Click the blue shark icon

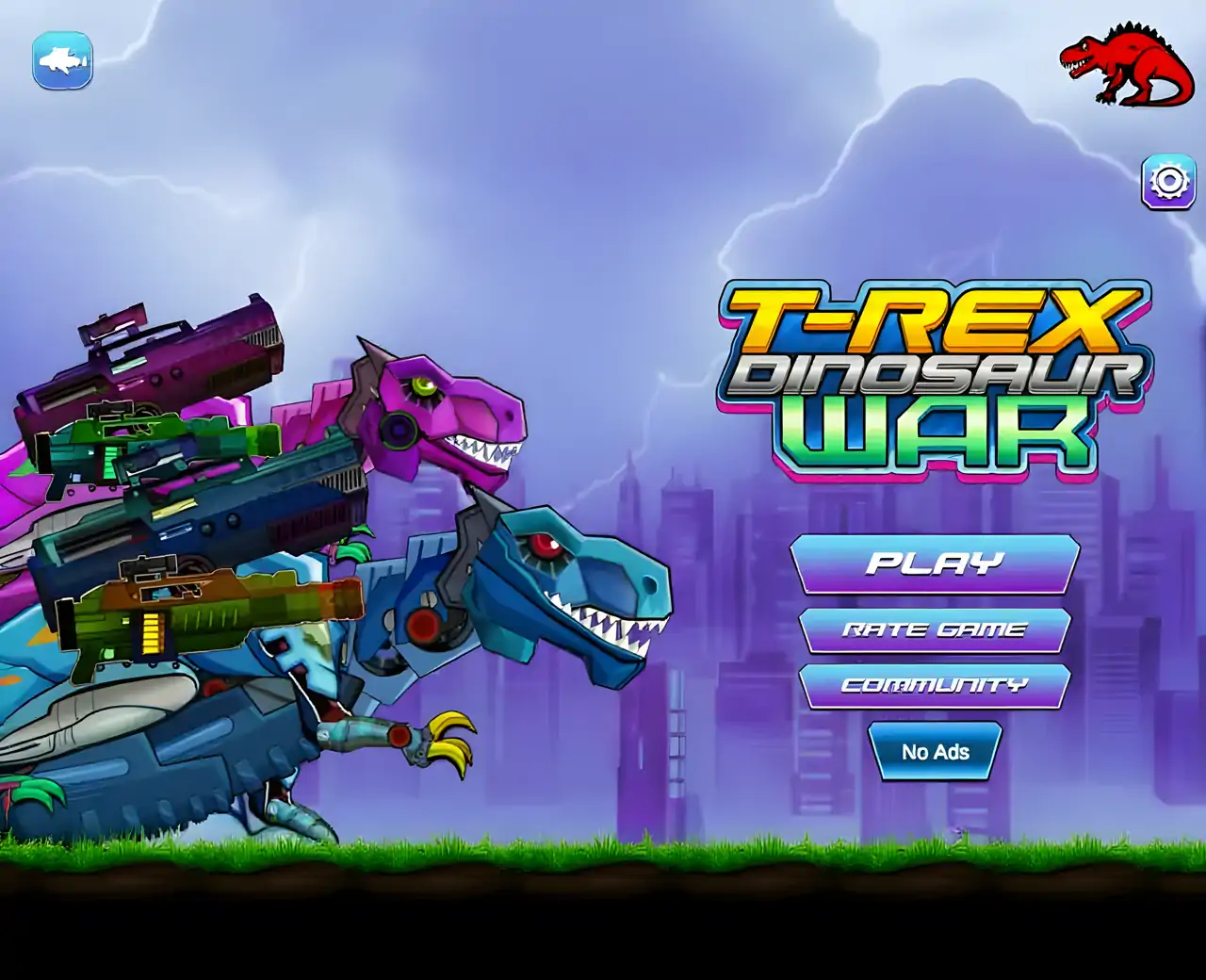[64, 59]
